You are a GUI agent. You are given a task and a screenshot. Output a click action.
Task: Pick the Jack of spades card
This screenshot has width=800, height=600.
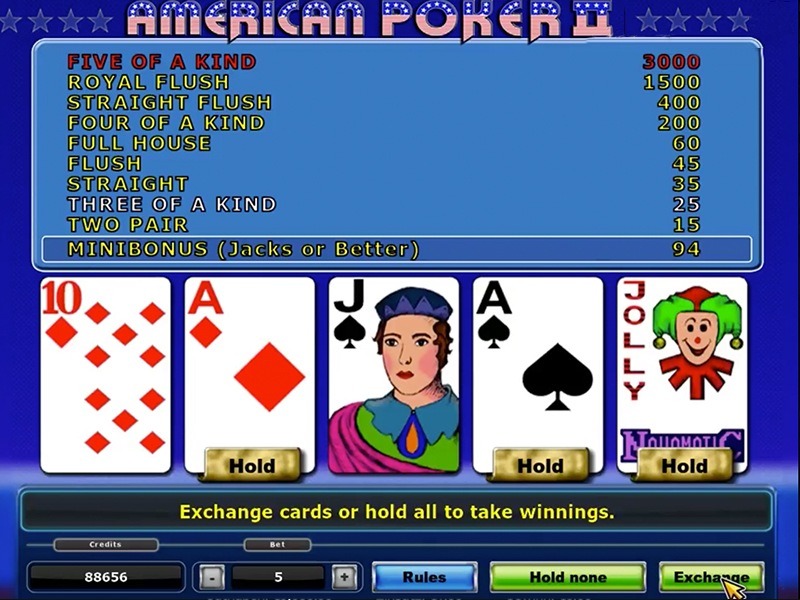pyautogui.click(x=394, y=374)
